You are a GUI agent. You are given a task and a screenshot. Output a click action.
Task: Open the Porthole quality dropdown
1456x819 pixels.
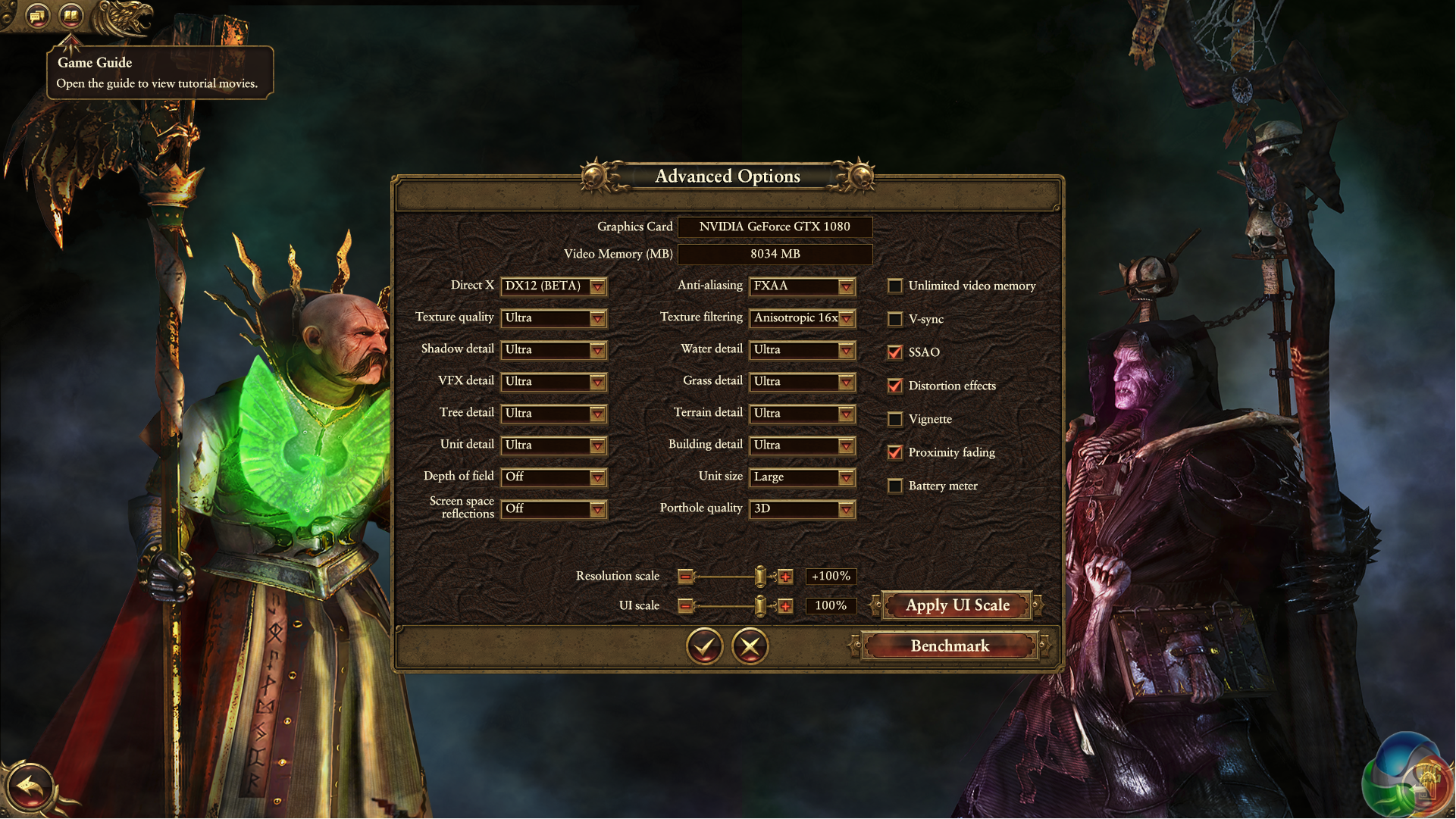coord(802,509)
